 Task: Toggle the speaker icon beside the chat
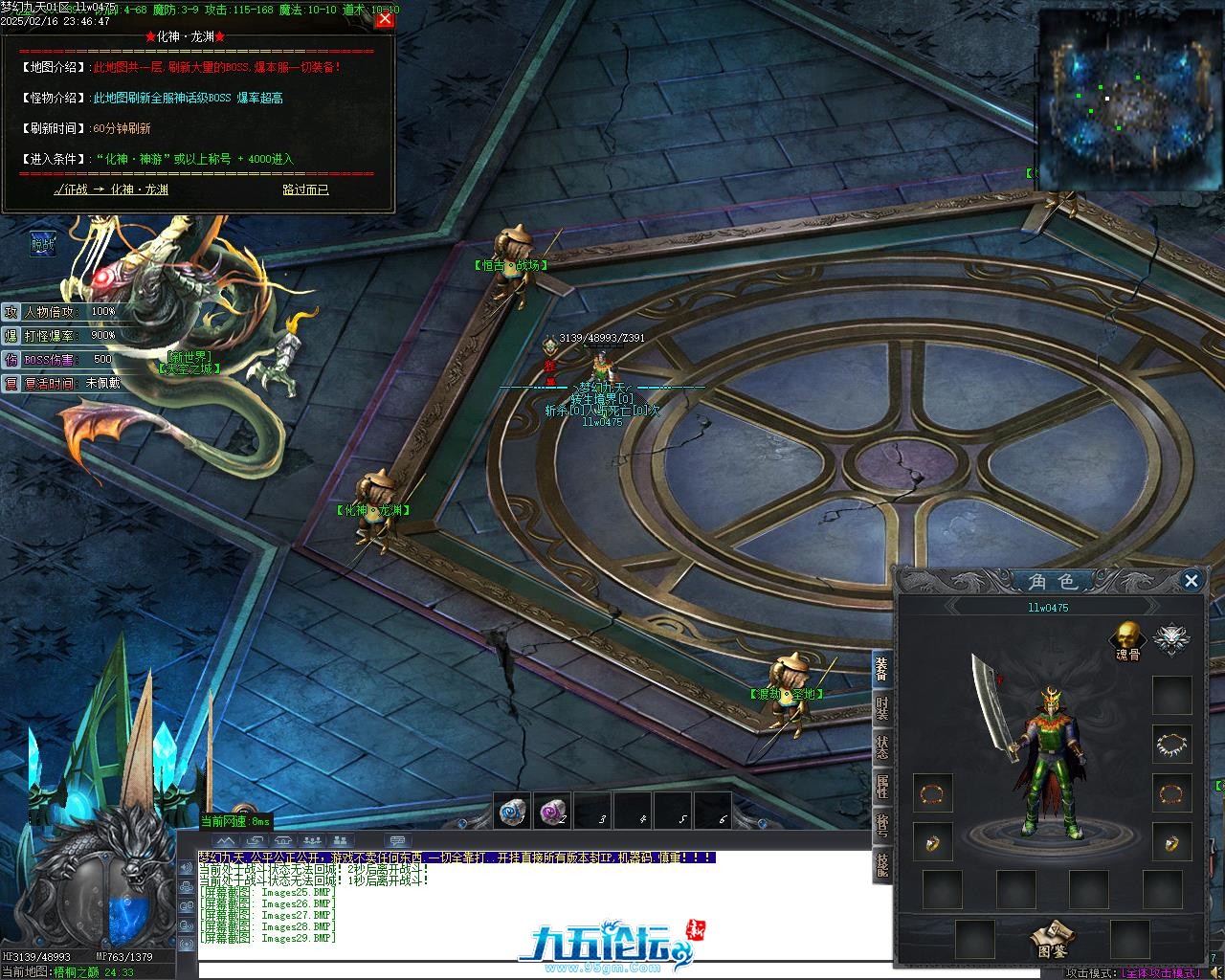point(186,868)
